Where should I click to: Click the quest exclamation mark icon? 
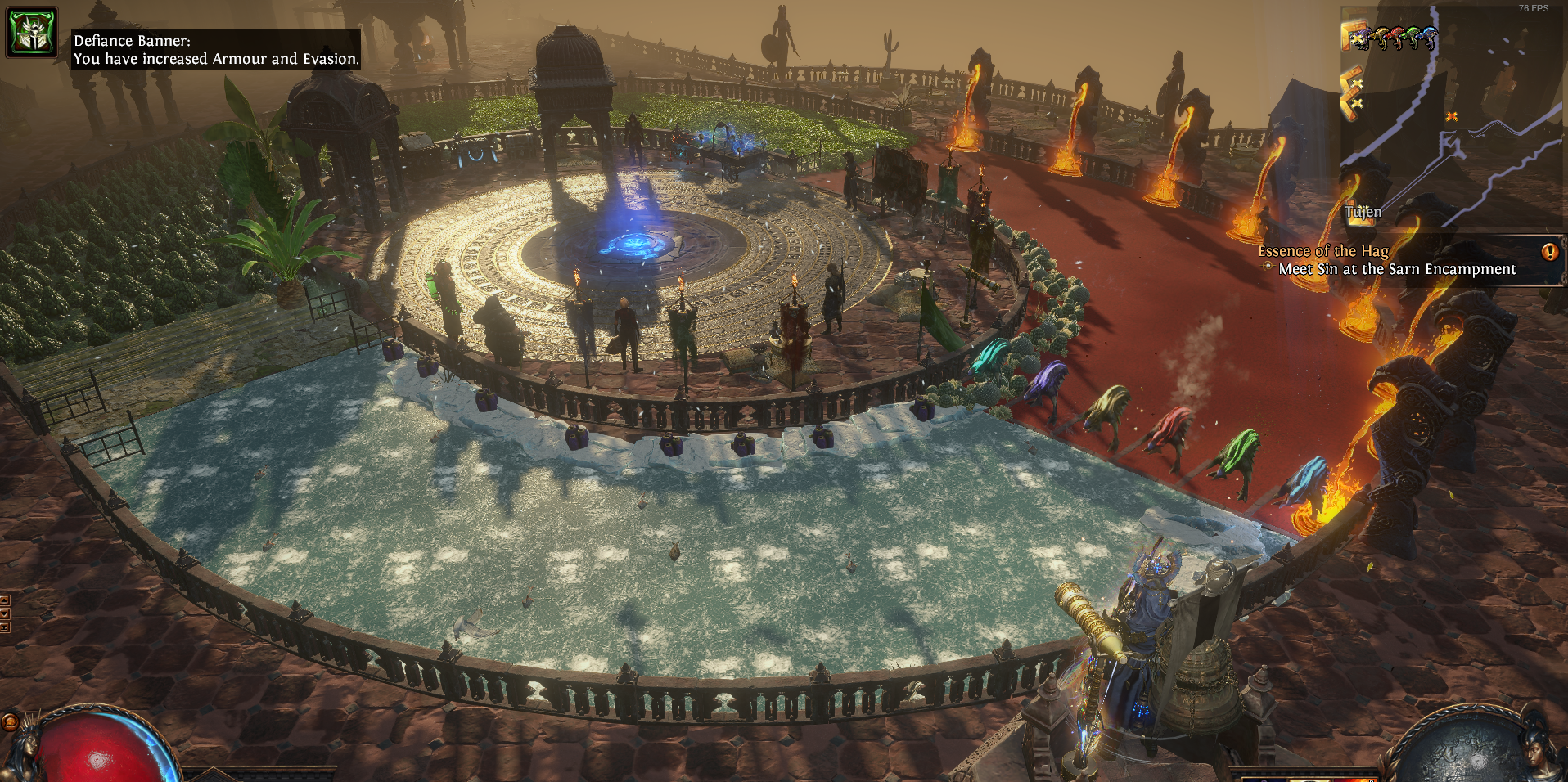click(1549, 252)
